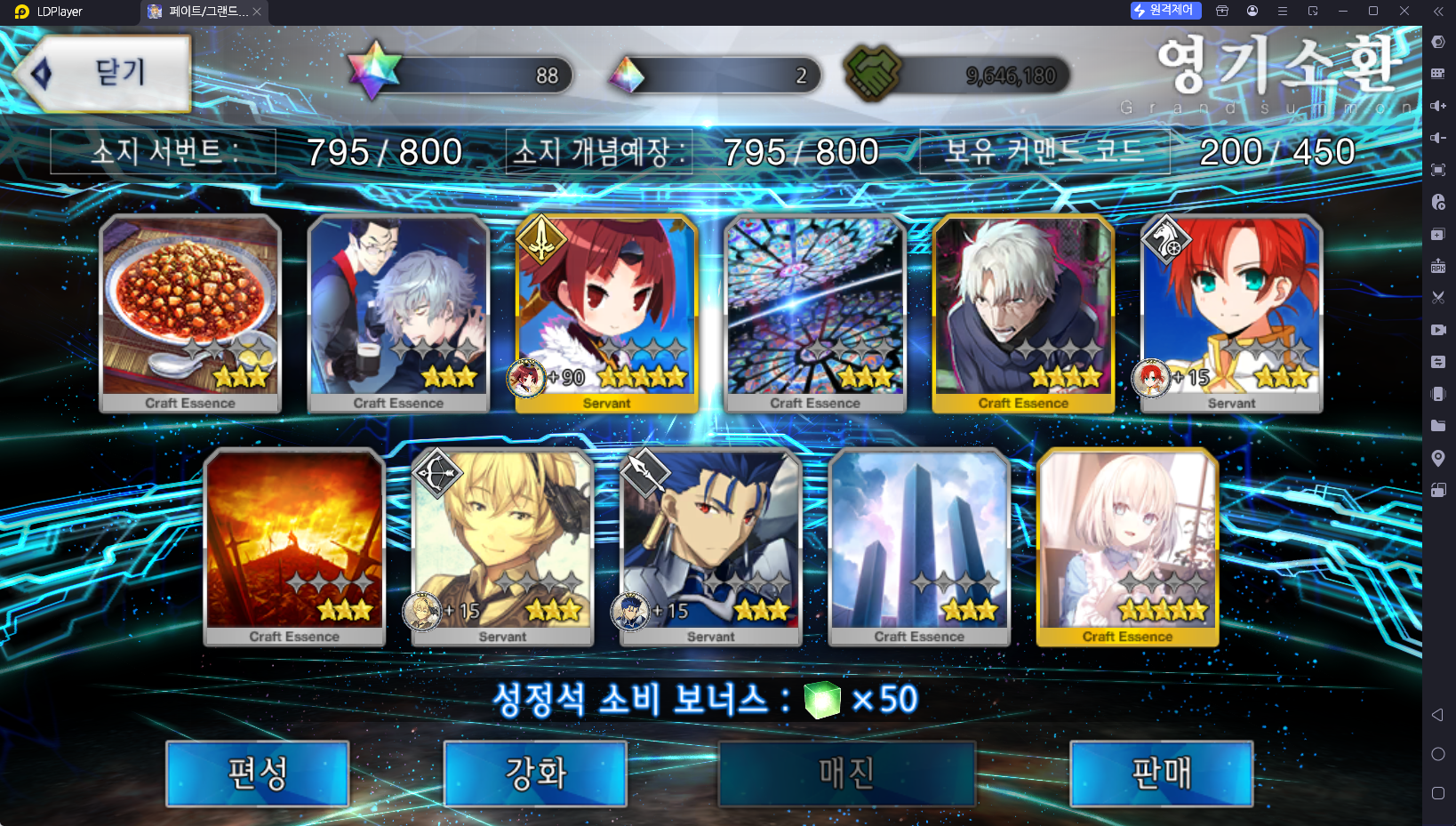The width and height of the screenshot is (1456, 826).
Task: View the five-star red-haired Saber Servant card
Action: tap(607, 313)
